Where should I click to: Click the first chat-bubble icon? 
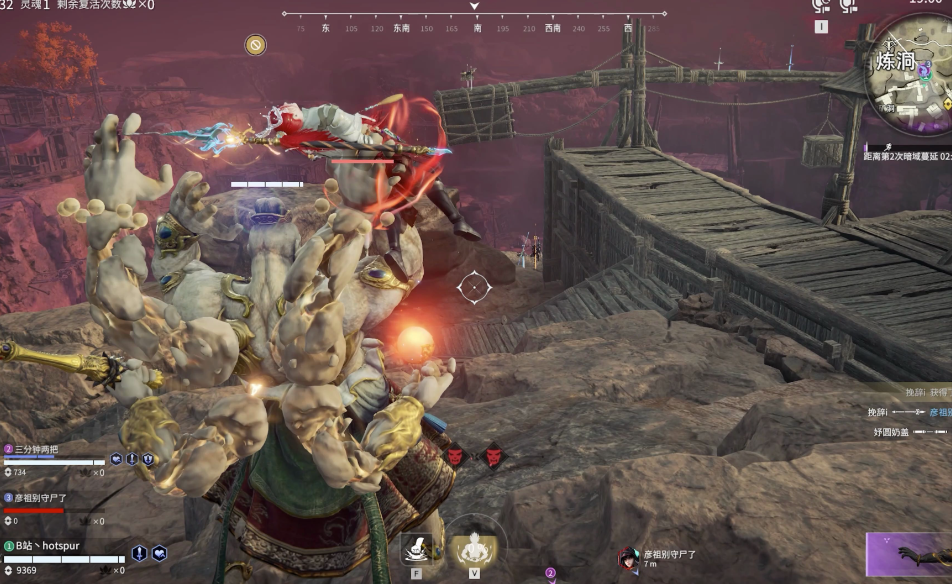[x=821, y=6]
